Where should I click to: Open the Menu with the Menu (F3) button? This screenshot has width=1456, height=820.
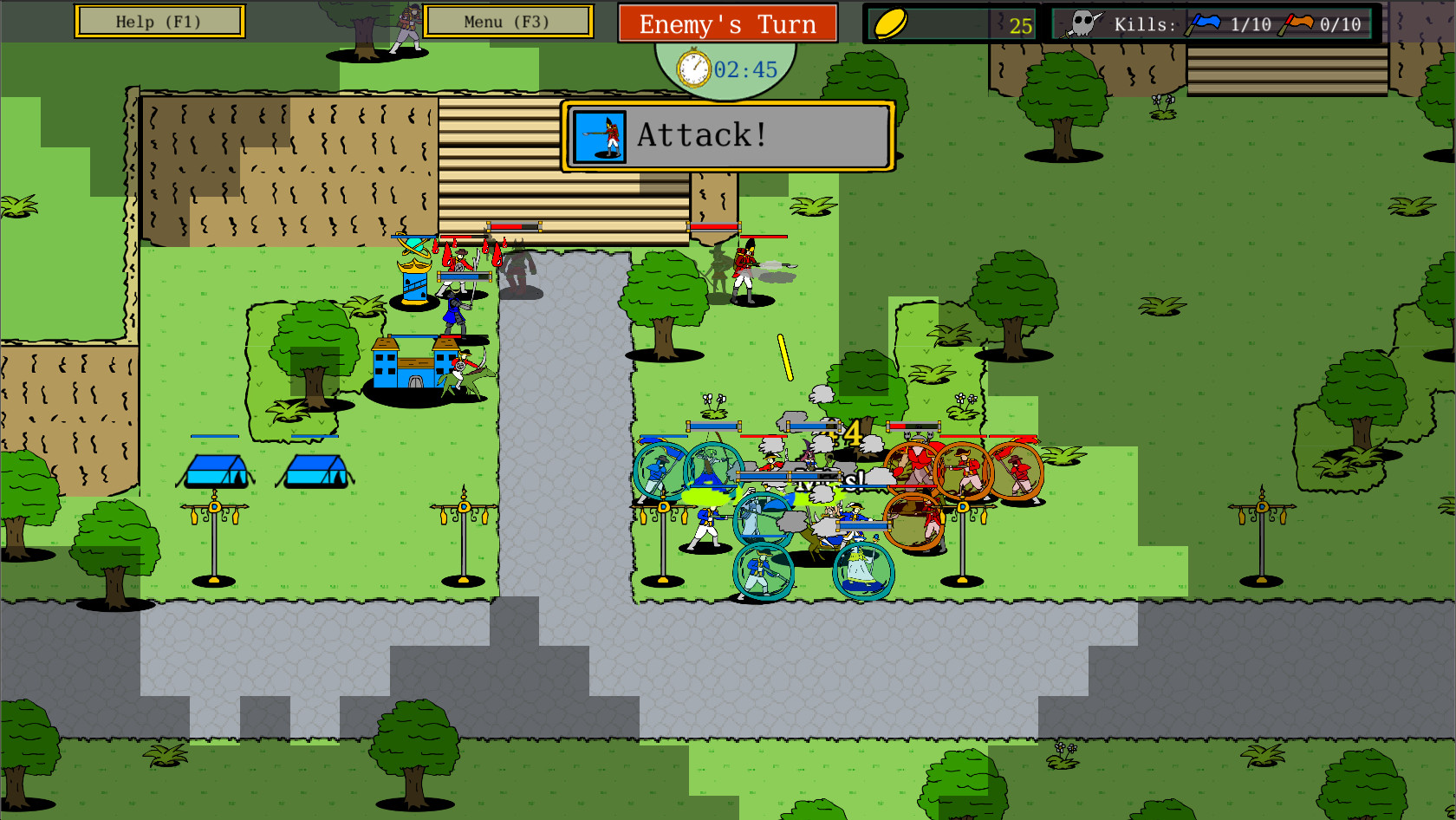pos(507,21)
